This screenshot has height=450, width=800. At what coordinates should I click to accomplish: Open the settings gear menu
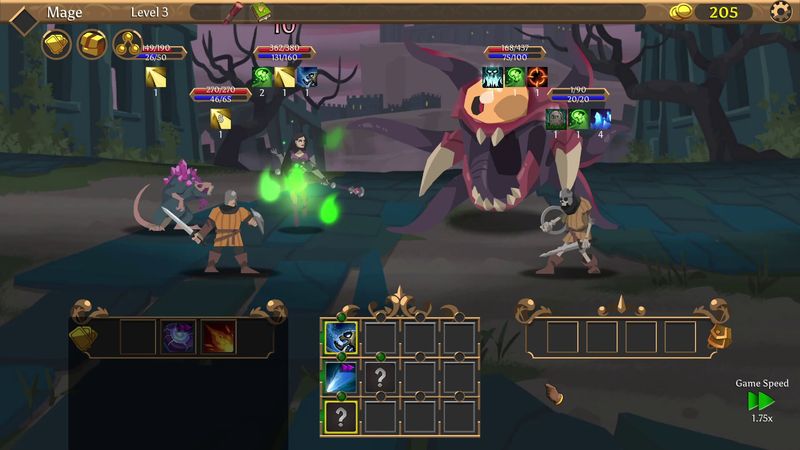click(x=781, y=12)
